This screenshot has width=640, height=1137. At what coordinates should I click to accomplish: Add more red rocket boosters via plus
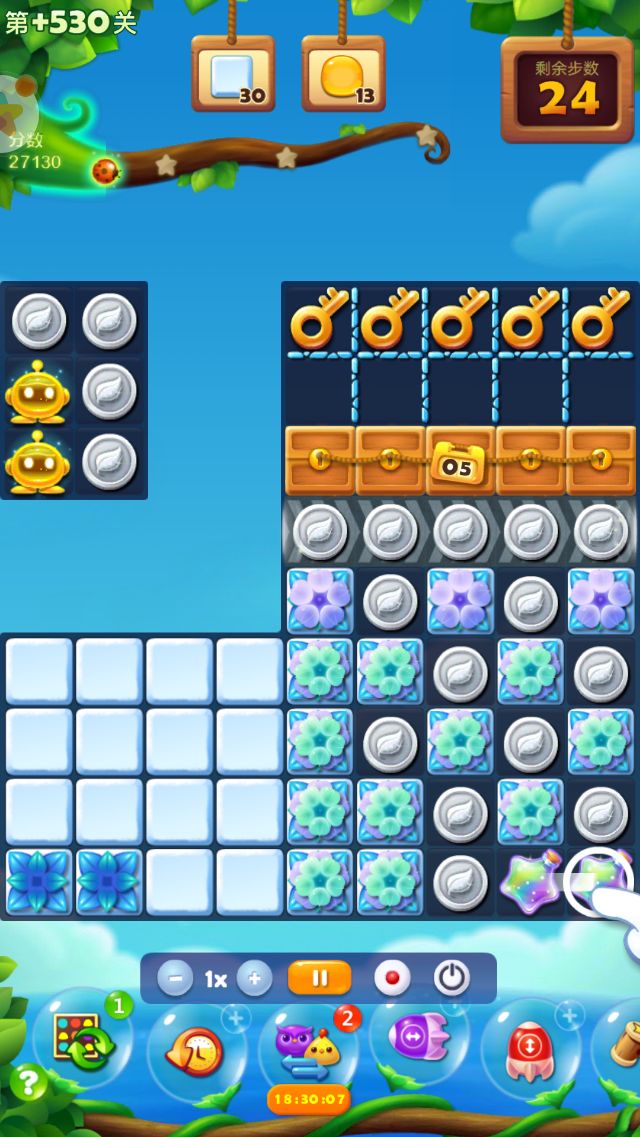(569, 1017)
